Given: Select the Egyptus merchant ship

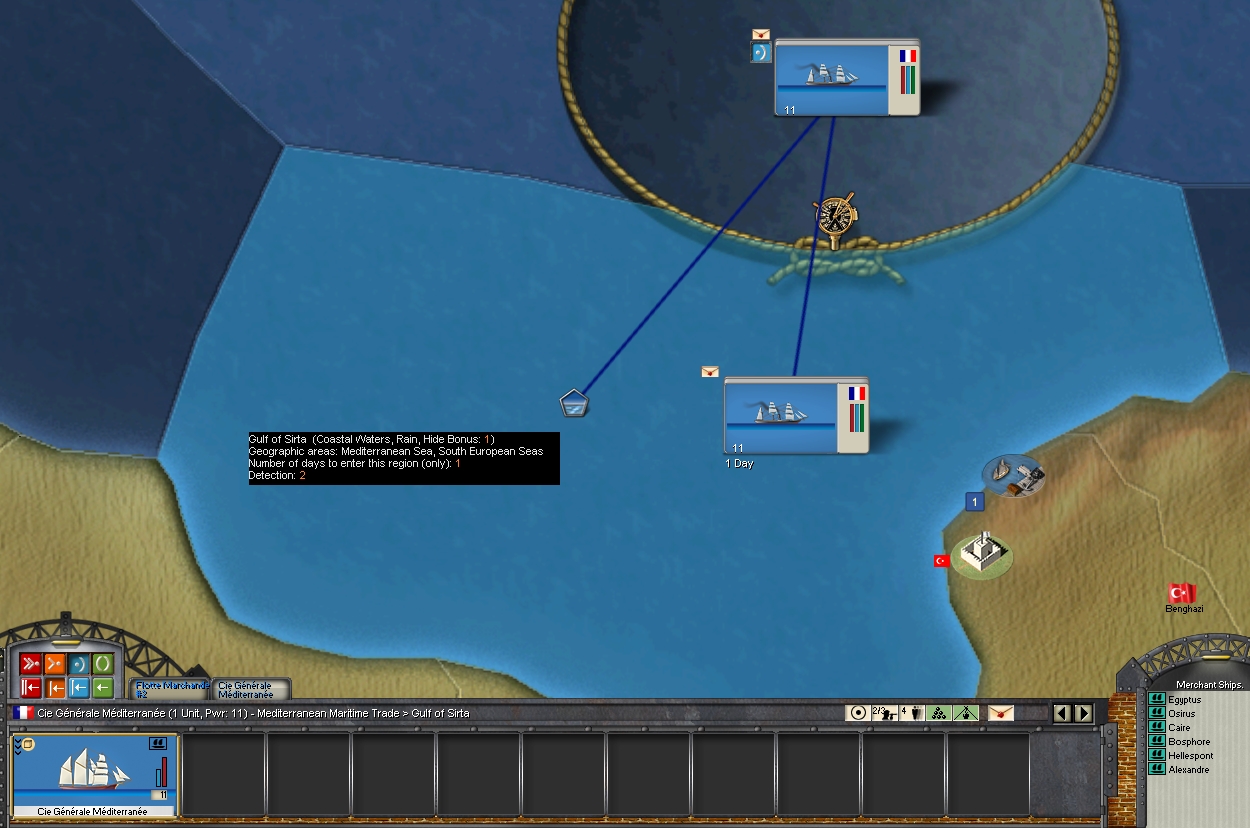Looking at the screenshot, I should click(1184, 700).
